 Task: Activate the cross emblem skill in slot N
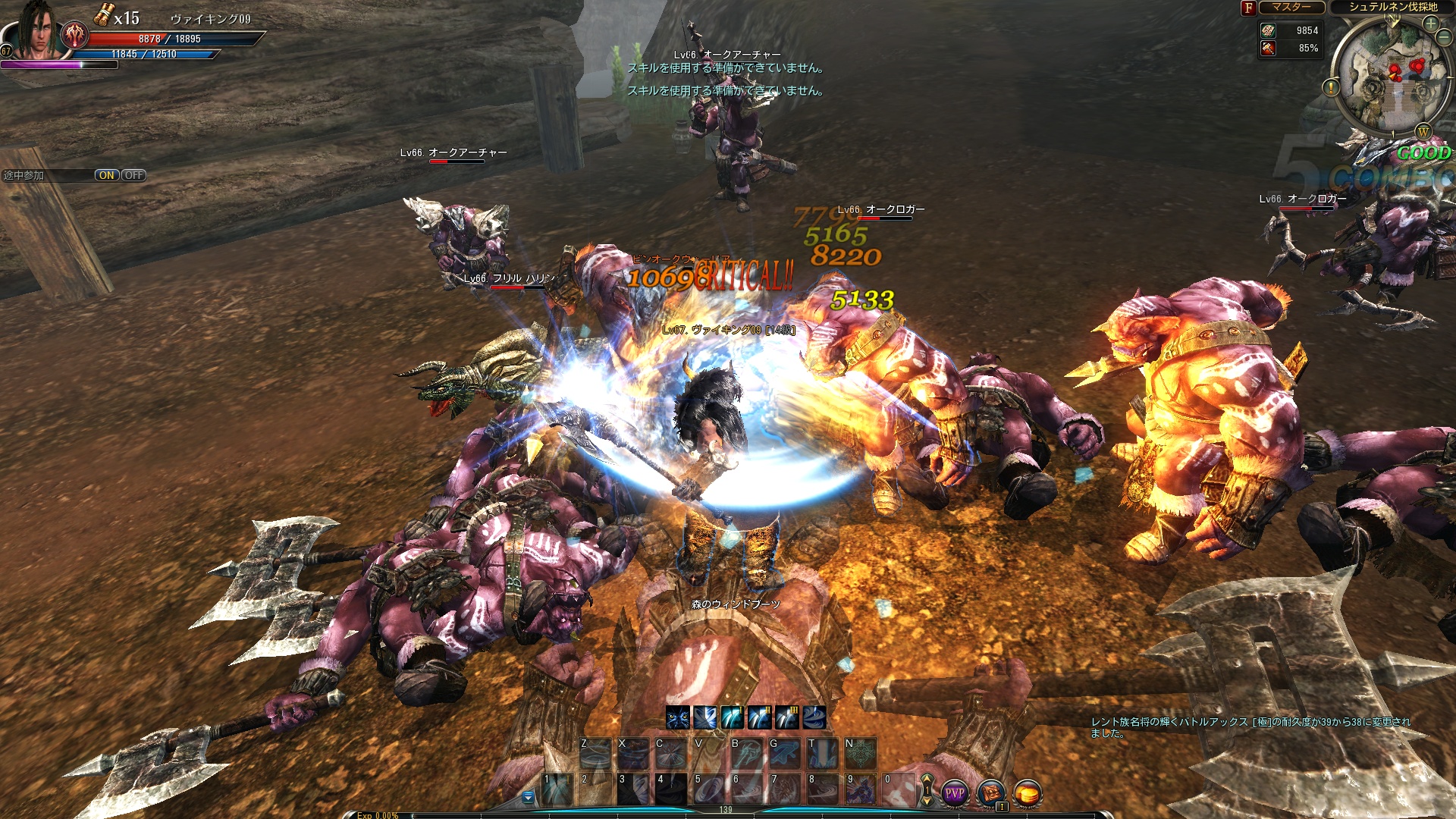pyautogui.click(x=861, y=753)
